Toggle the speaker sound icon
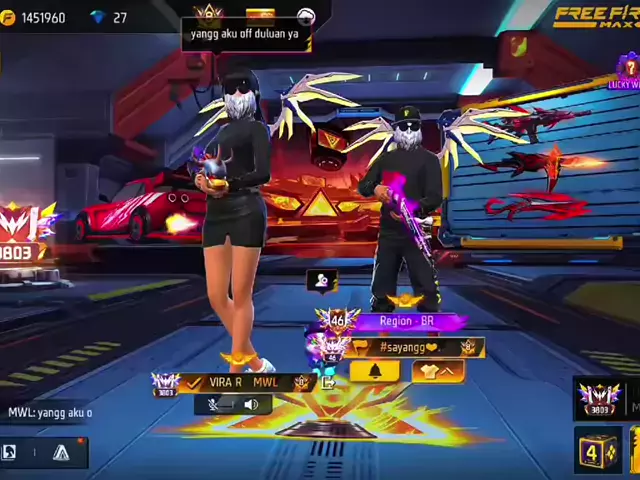The height and width of the screenshot is (480, 640). click(250, 405)
